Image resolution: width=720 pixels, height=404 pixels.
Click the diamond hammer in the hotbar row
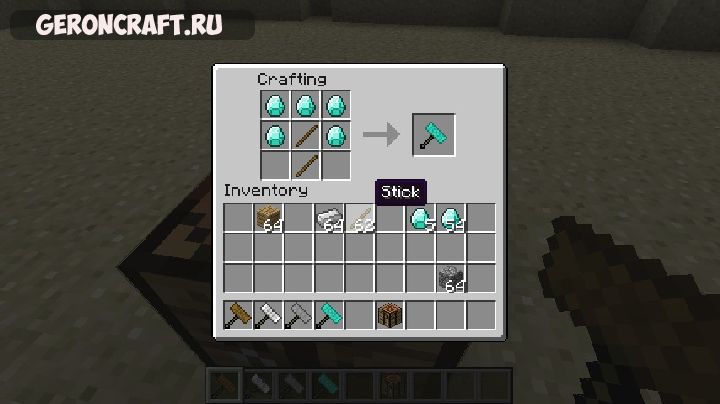(x=329, y=316)
